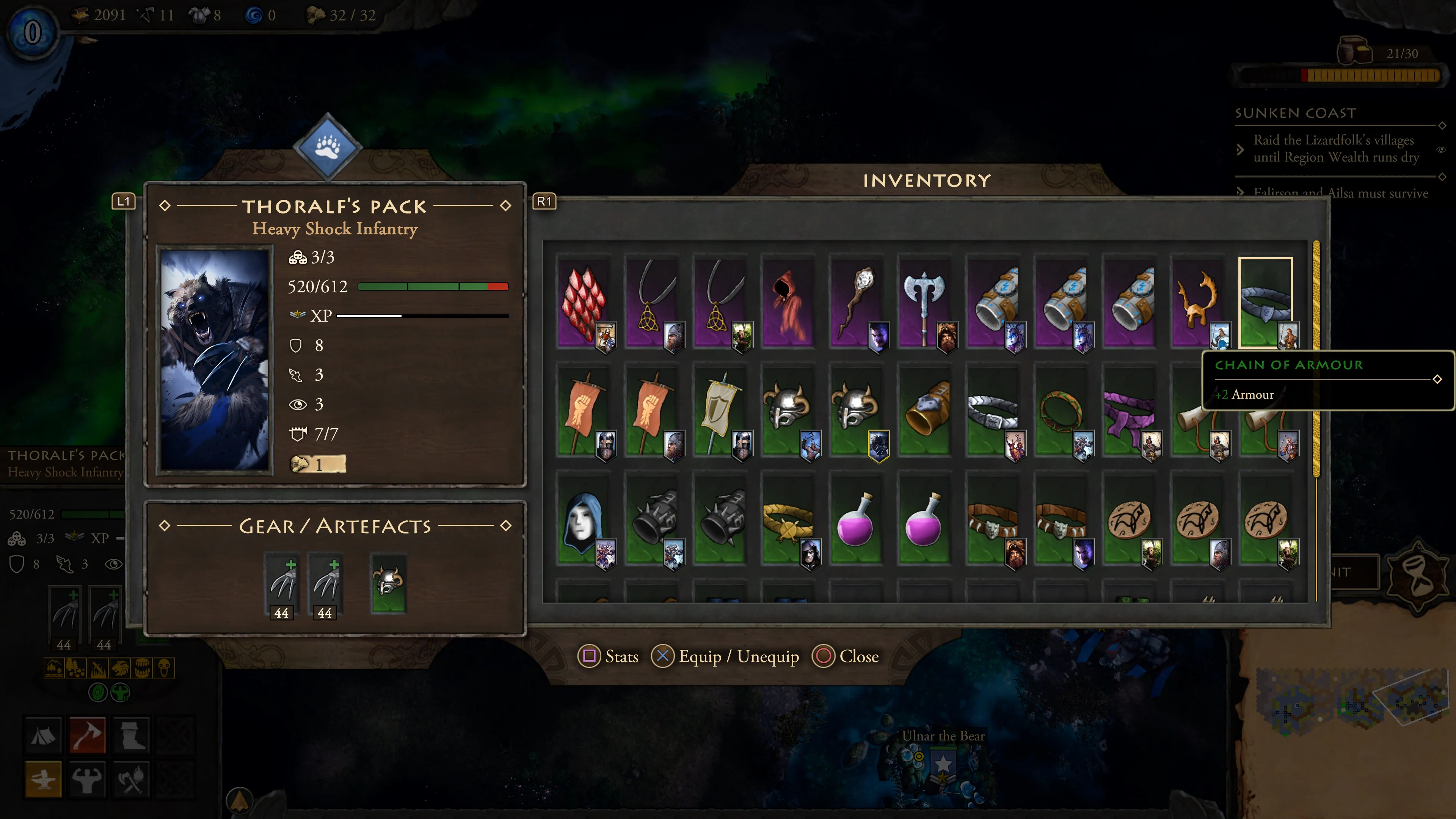Toggle the green flexing figure upgrade
Viewport: 1456px width, 819px height.
pyautogui.click(x=121, y=693)
